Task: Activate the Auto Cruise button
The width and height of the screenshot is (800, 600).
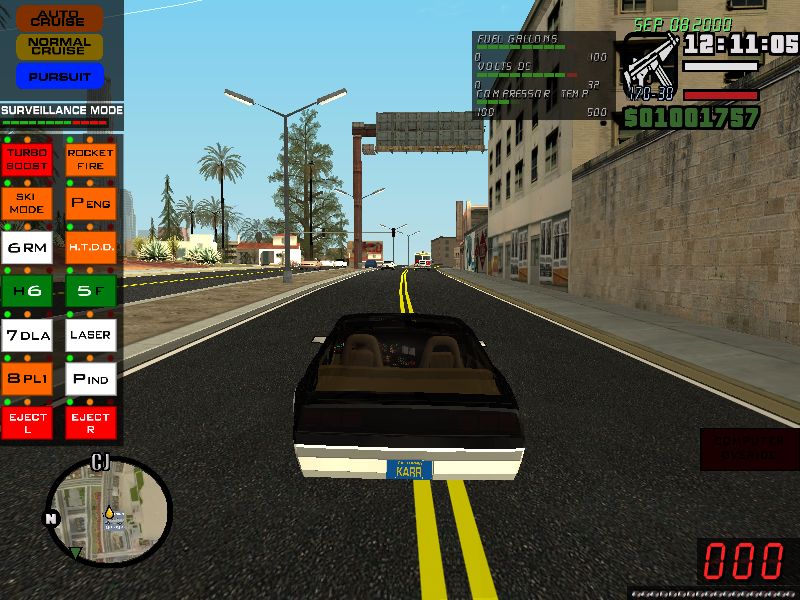Action: [60, 18]
